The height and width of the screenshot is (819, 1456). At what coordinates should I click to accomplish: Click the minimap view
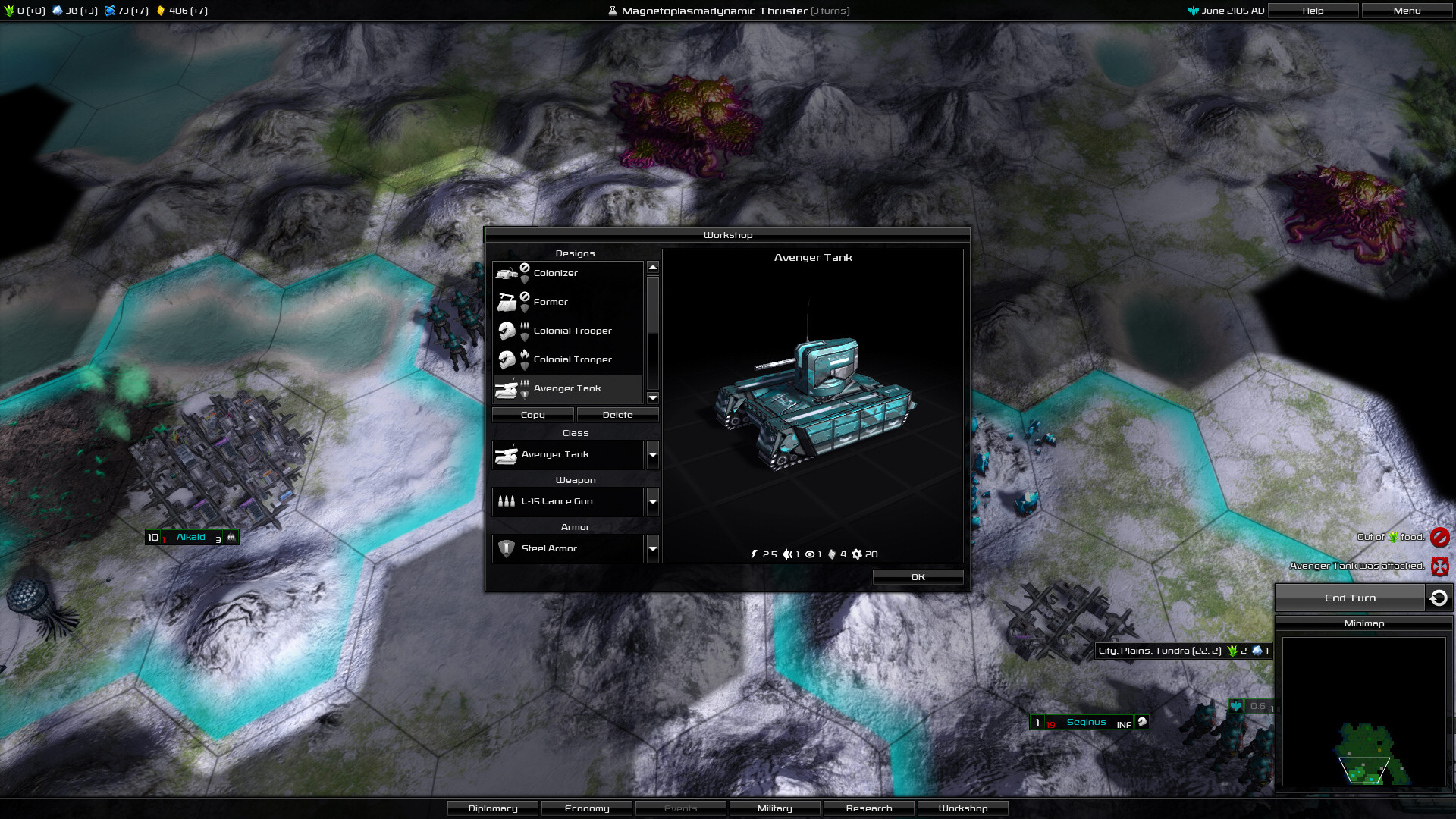pyautogui.click(x=1363, y=711)
